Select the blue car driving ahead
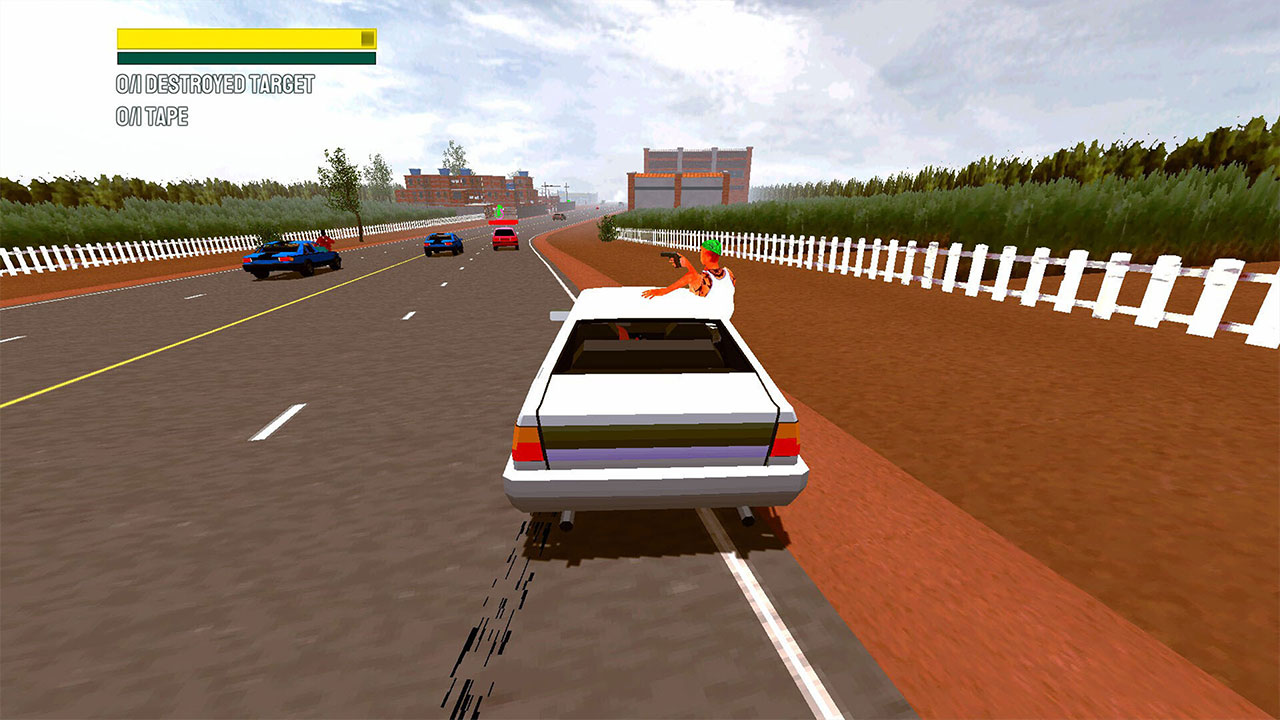This screenshot has width=1280, height=720. click(443, 243)
